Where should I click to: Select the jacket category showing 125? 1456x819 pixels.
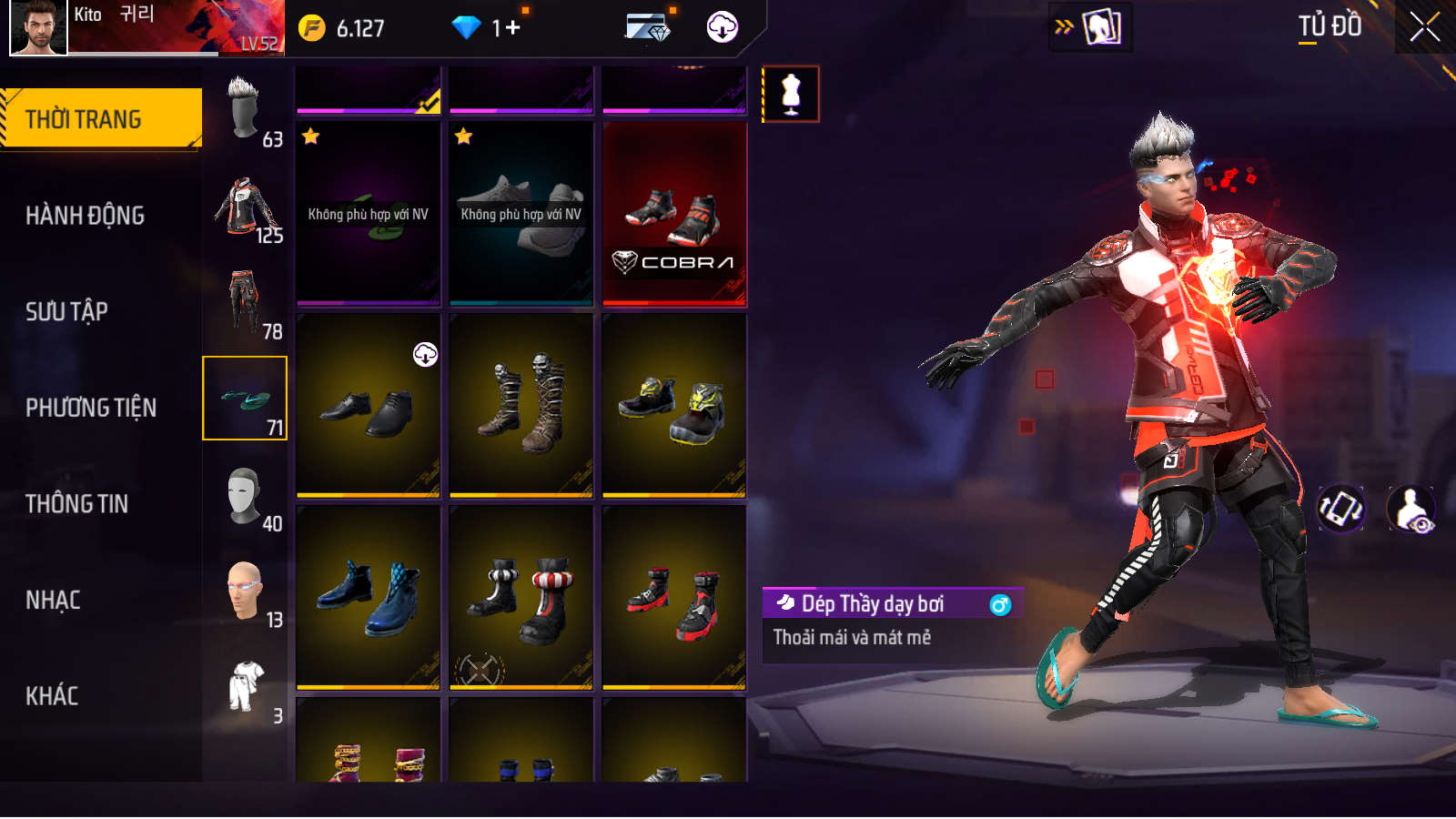point(245,207)
